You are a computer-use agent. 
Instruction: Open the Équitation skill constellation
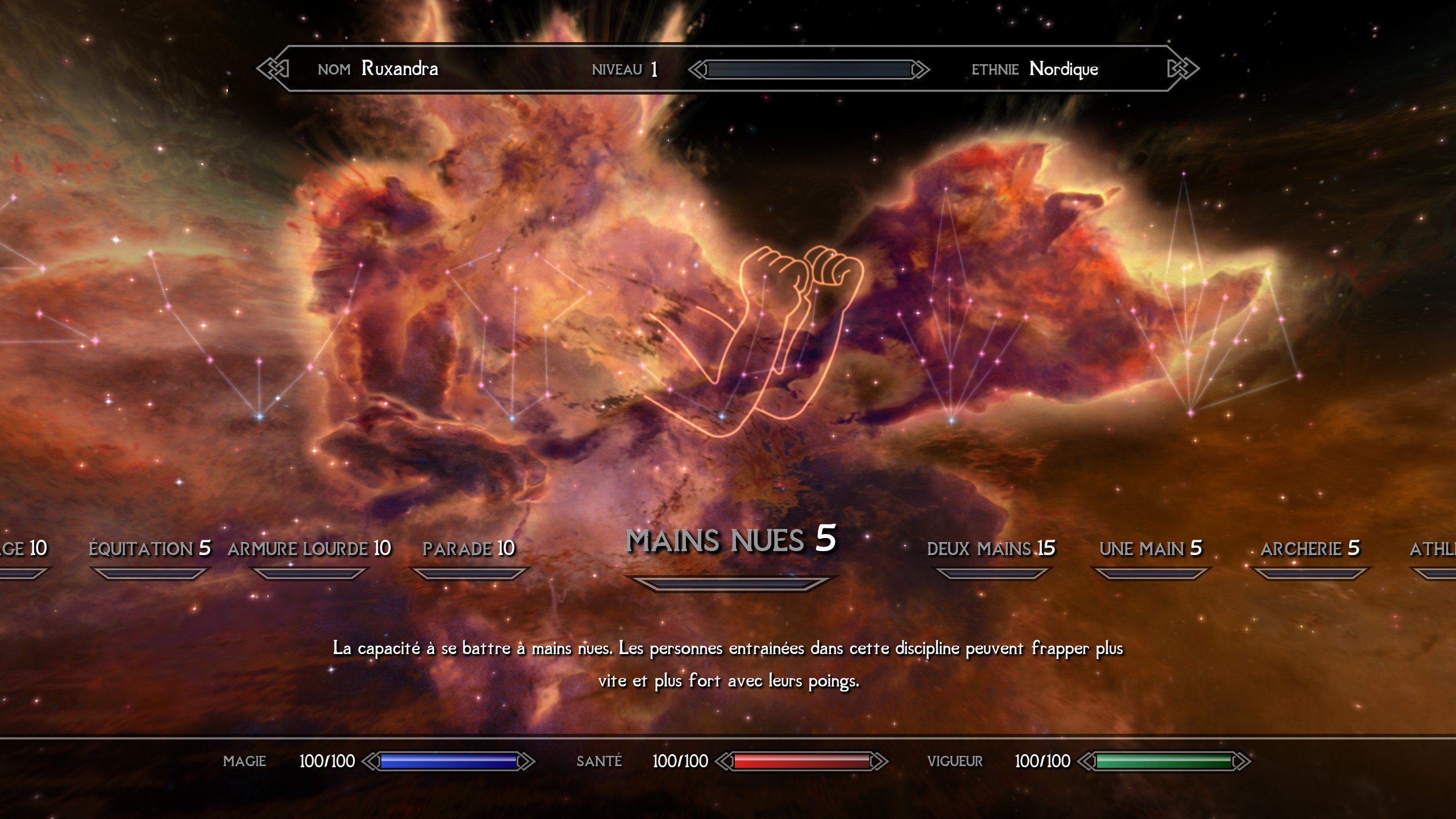(x=150, y=549)
